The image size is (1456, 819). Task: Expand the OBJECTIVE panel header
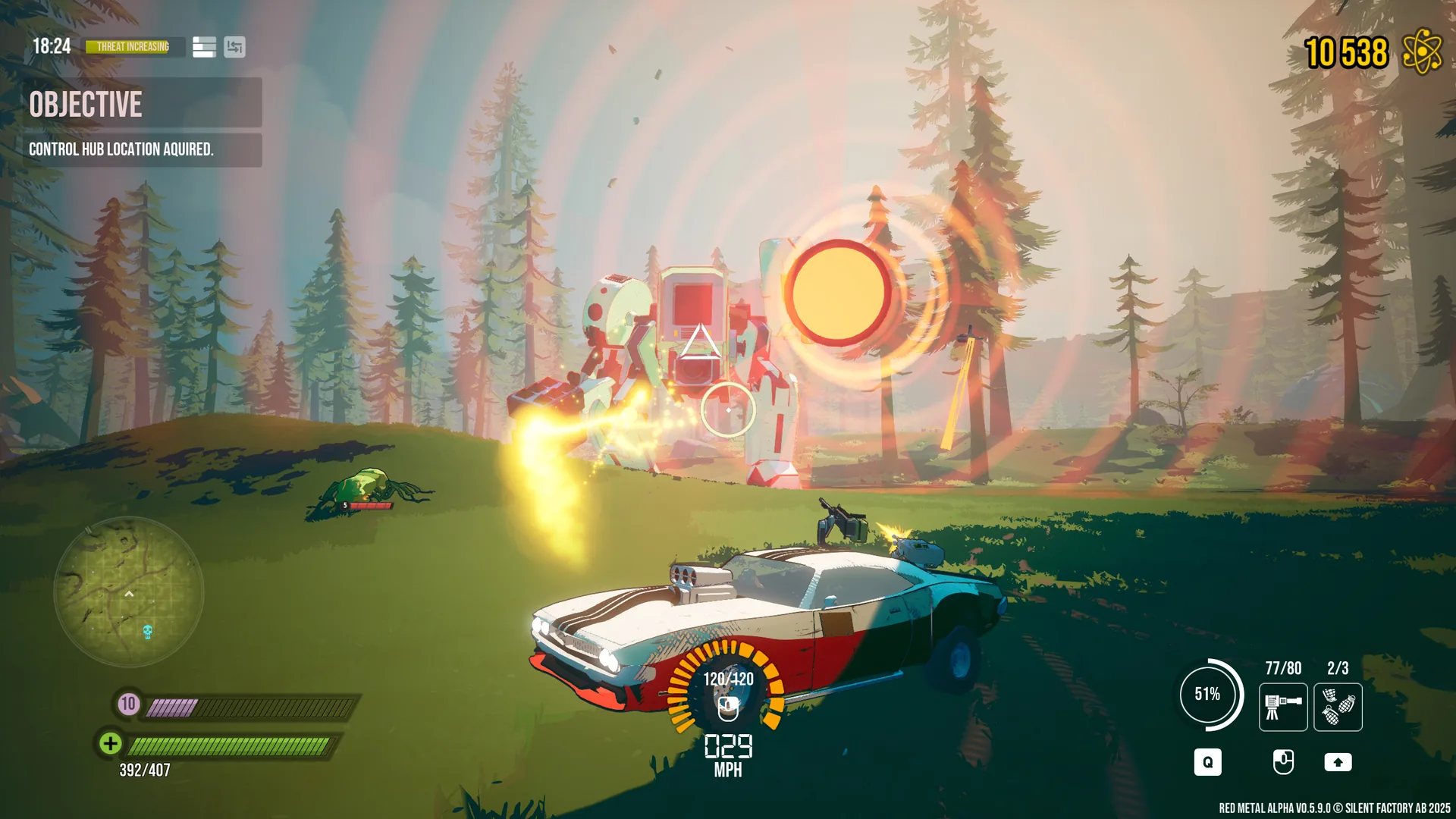click(x=86, y=105)
